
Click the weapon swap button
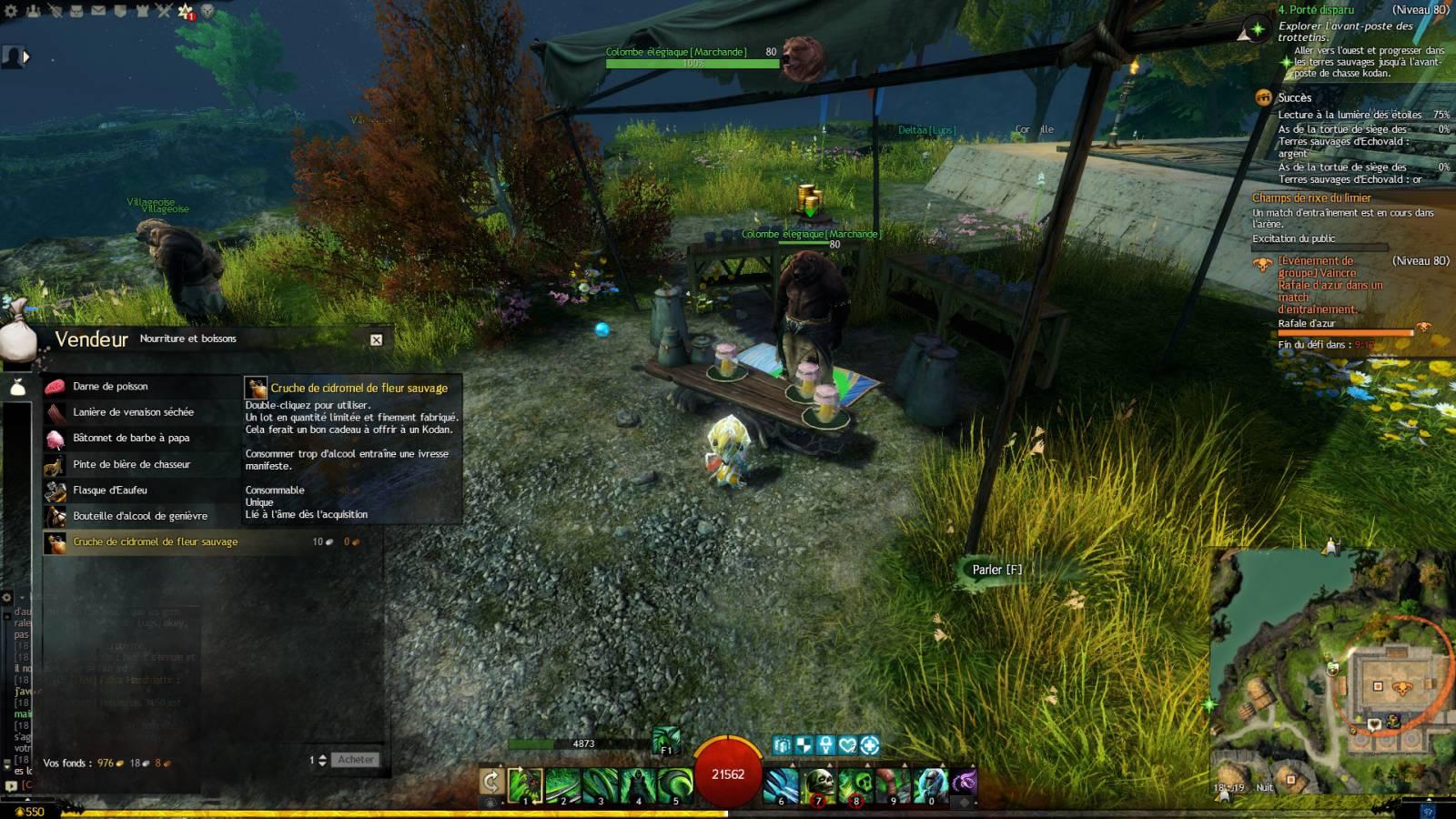(x=491, y=781)
